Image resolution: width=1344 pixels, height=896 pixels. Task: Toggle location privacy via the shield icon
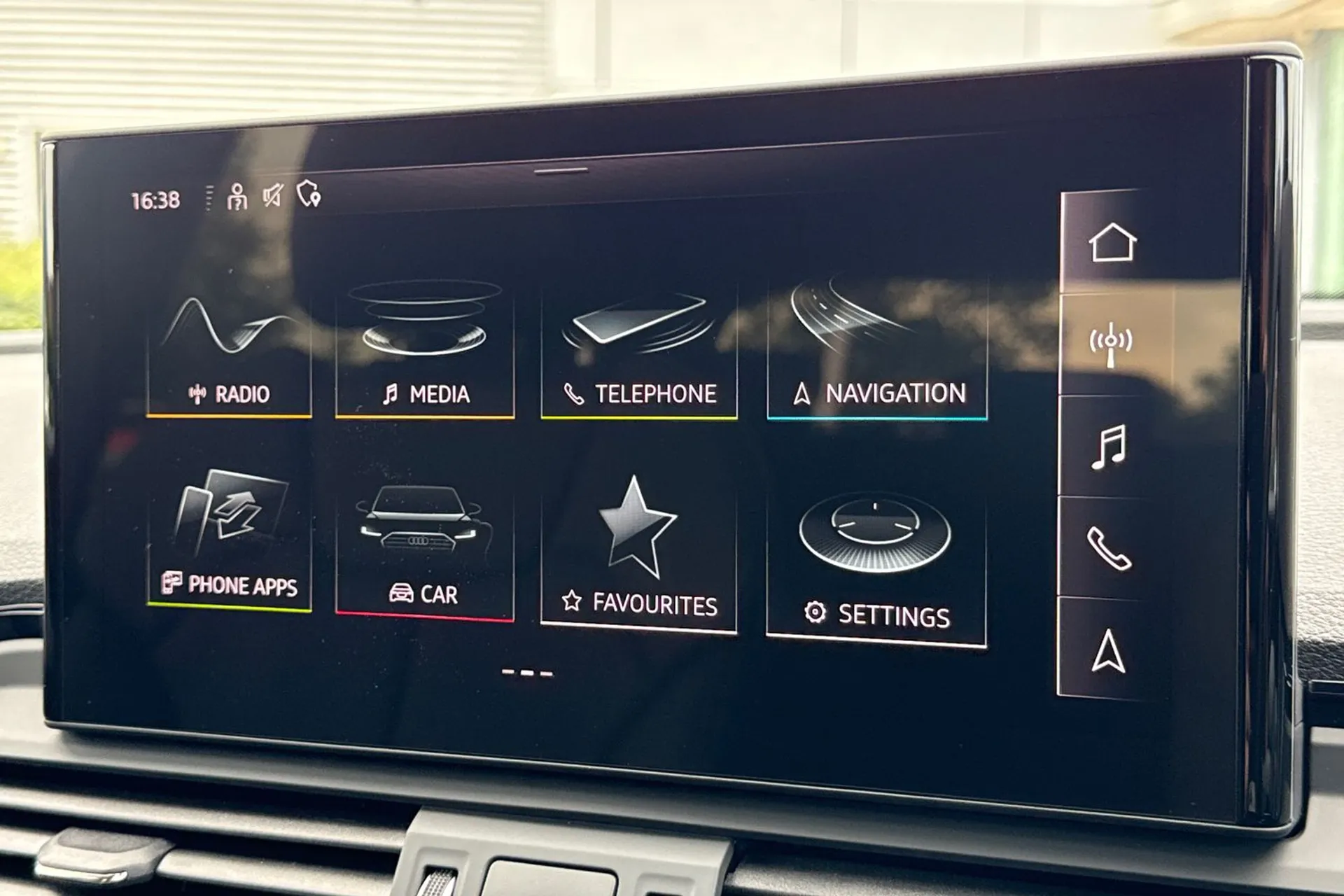[x=309, y=197]
